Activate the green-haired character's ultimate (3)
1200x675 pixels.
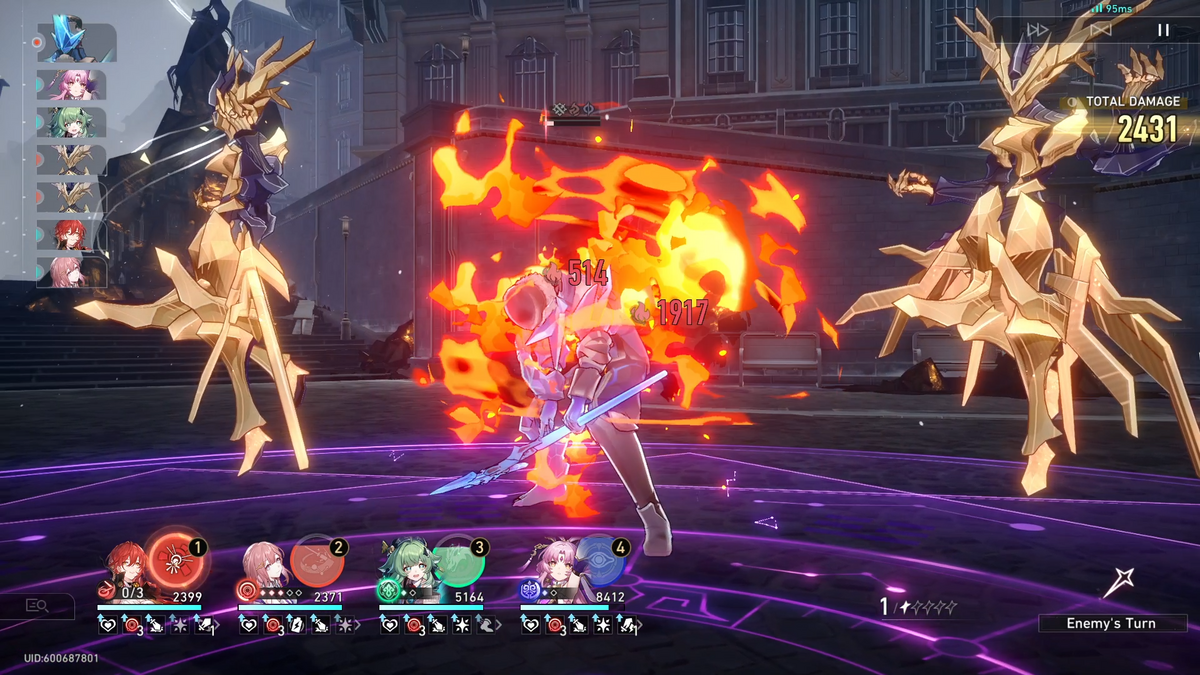(x=459, y=561)
